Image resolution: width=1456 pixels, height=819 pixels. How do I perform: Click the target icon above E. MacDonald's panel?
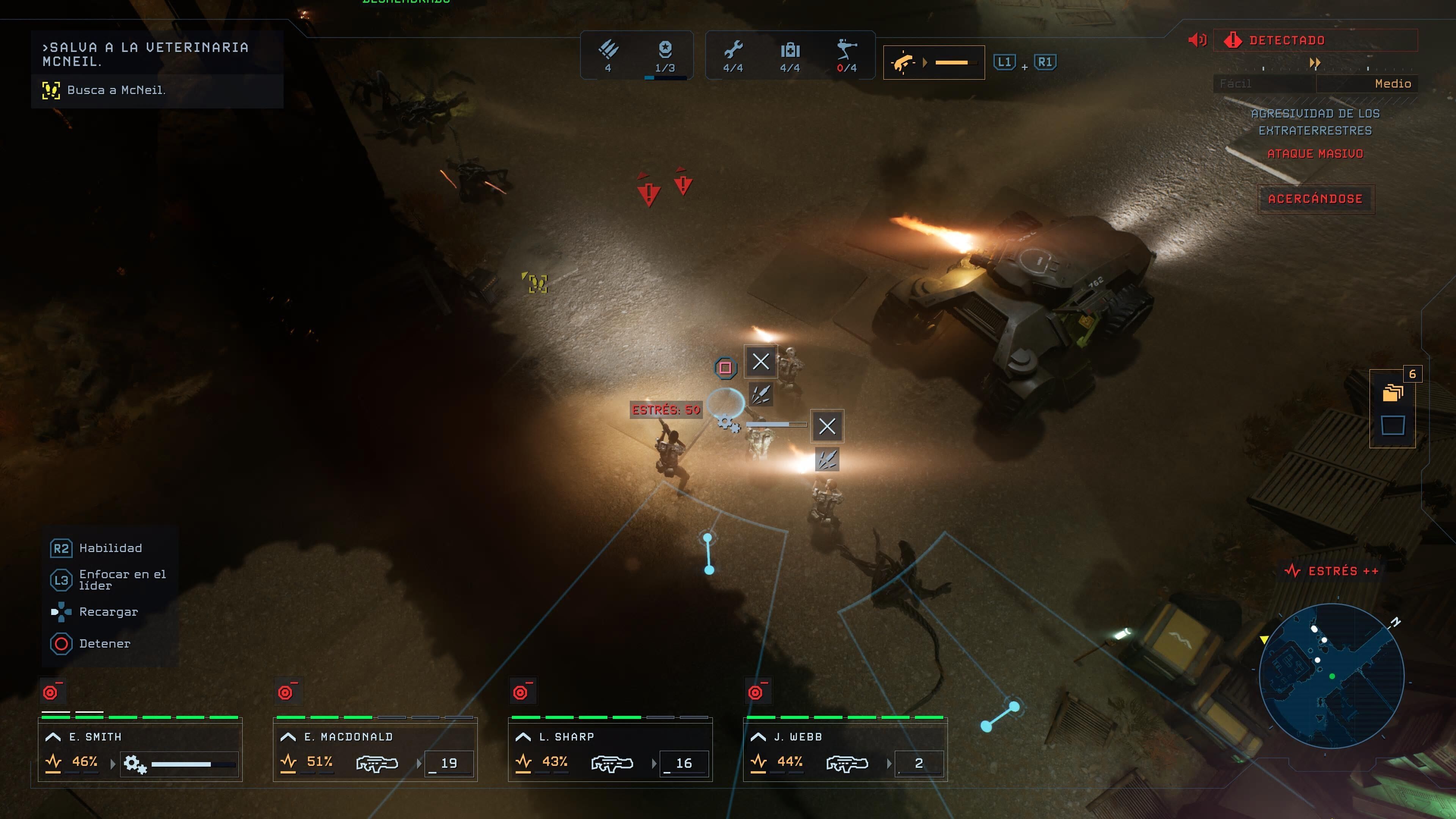pyautogui.click(x=287, y=692)
